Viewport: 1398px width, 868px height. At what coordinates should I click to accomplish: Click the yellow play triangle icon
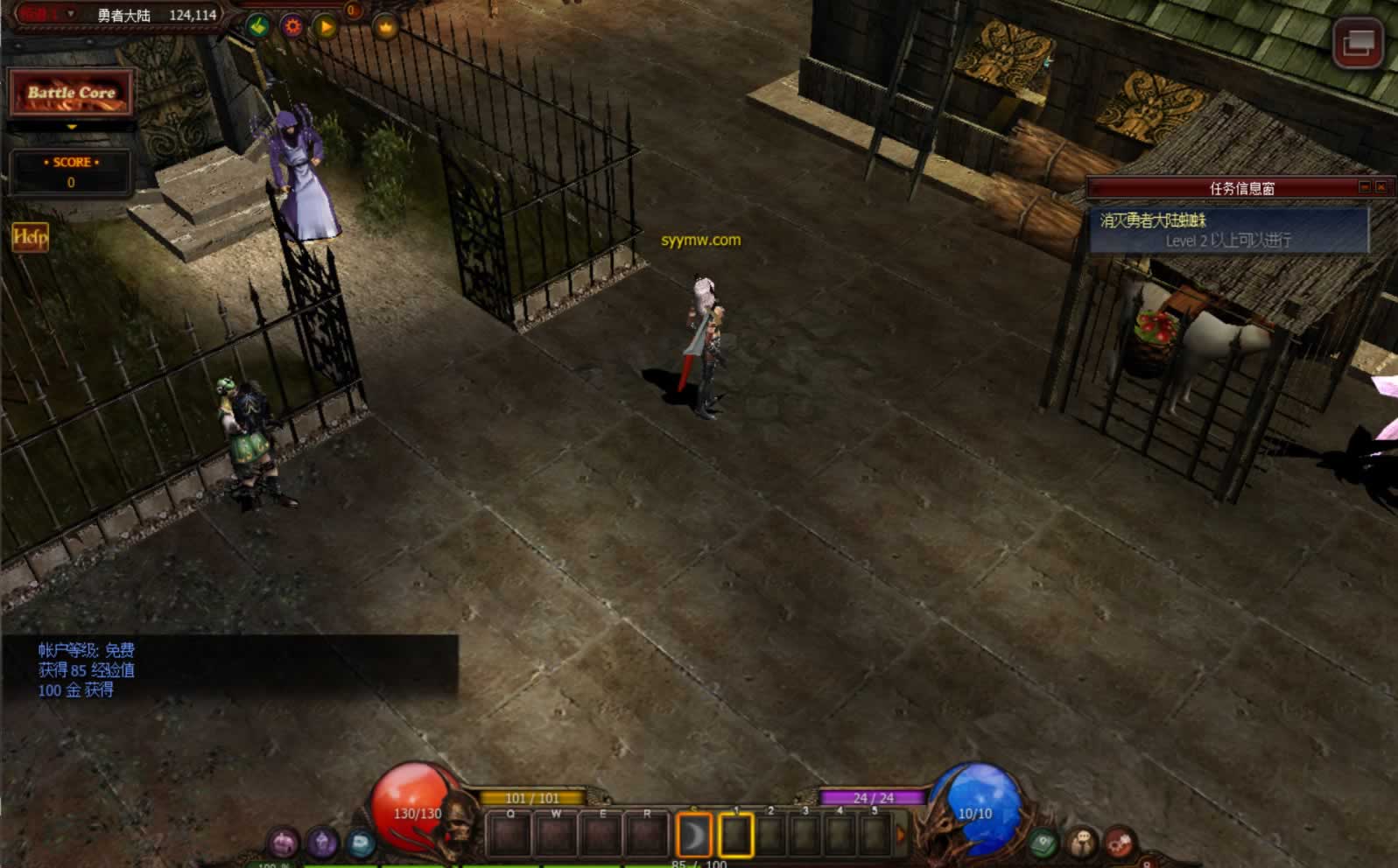click(326, 27)
